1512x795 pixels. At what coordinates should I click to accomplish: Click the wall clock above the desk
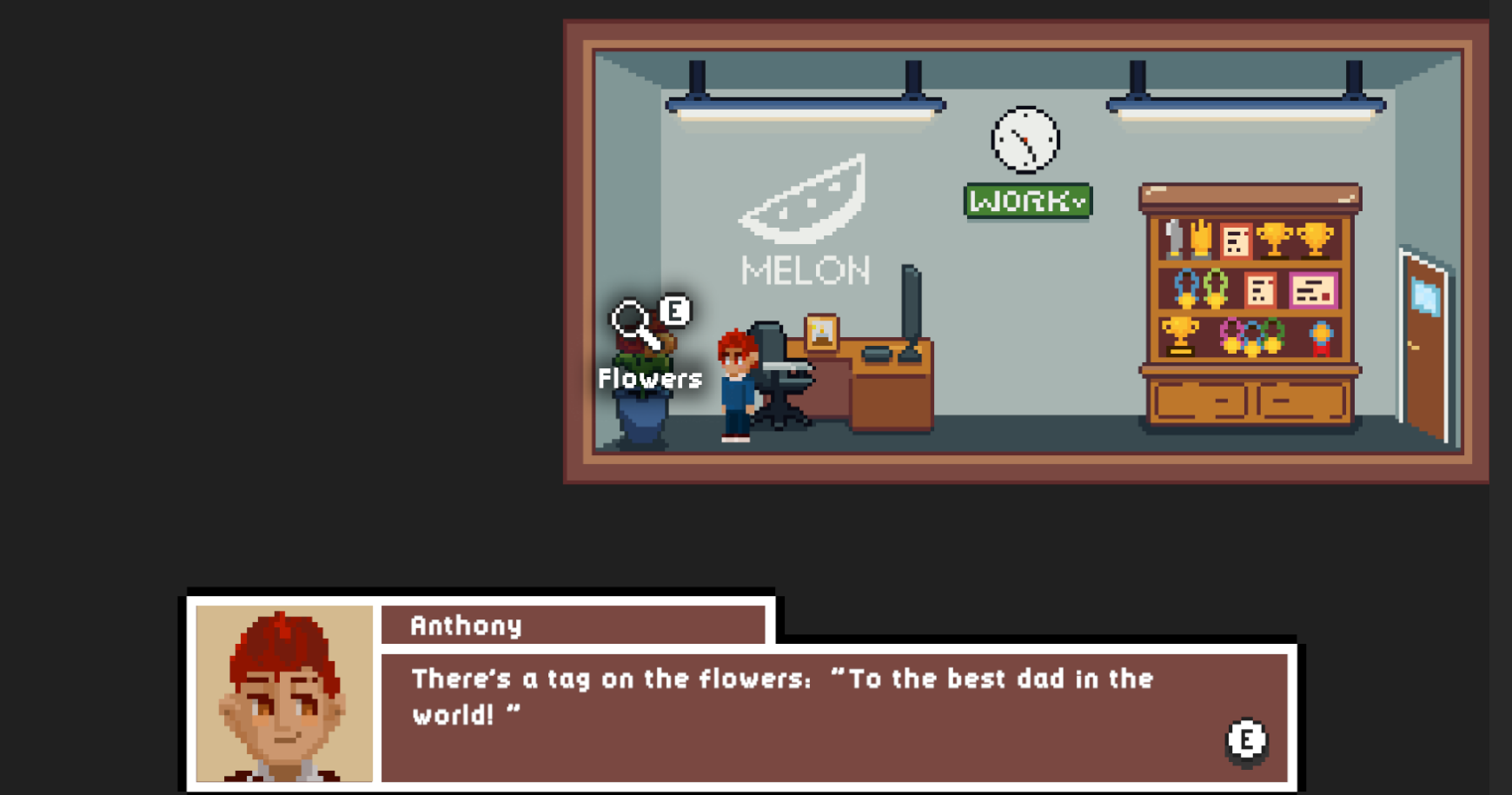point(1025,139)
